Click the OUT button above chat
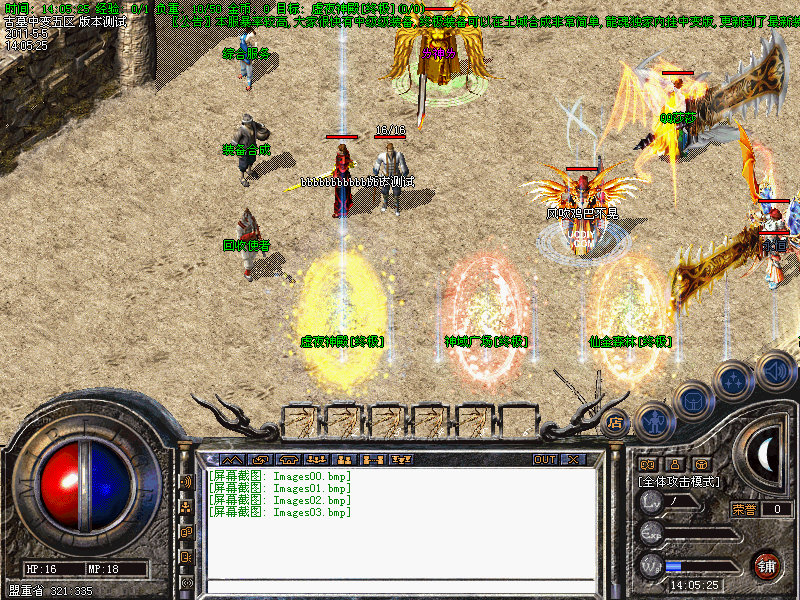800x600 pixels. [545, 460]
